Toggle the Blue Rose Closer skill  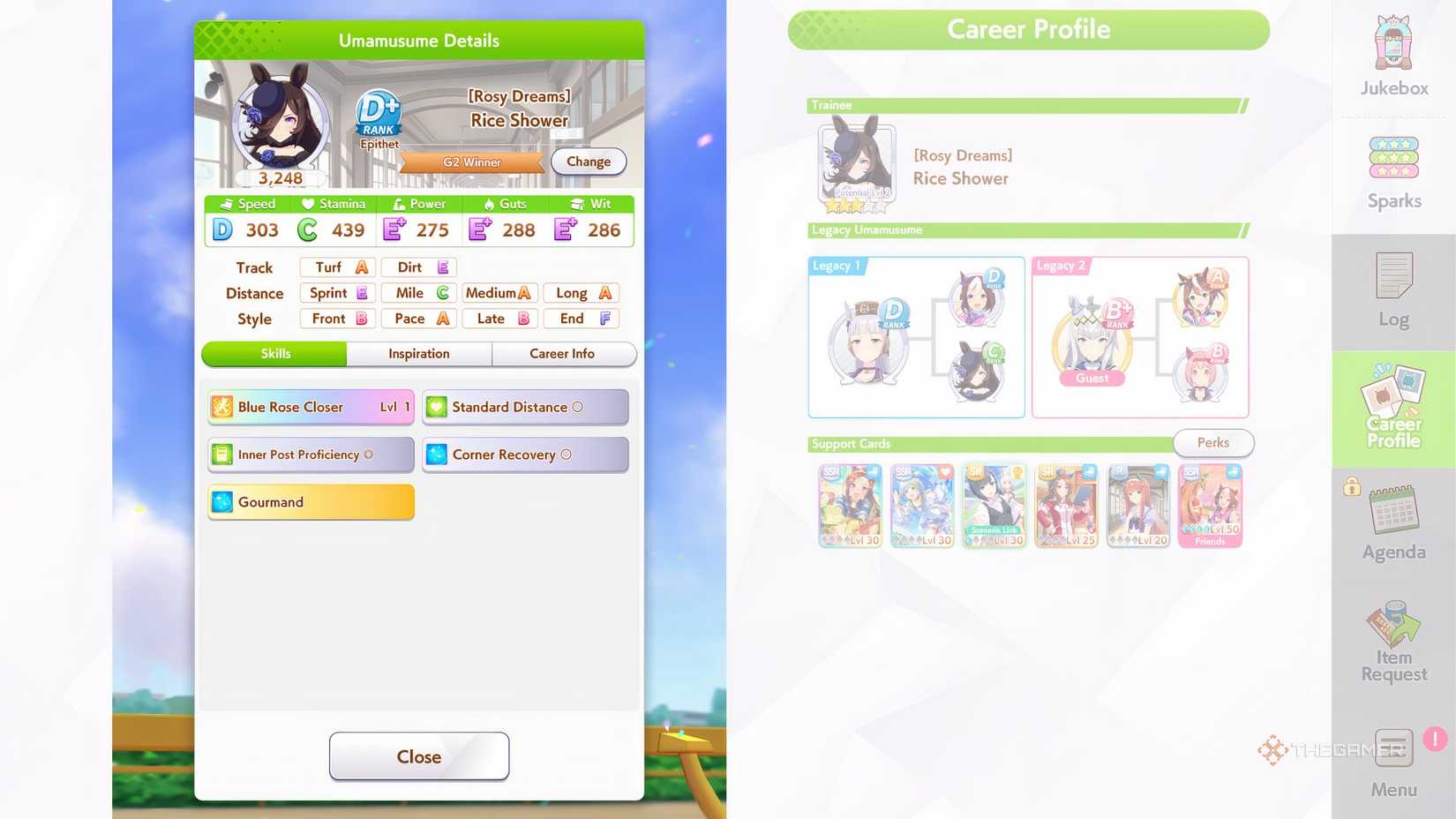pyautogui.click(x=310, y=407)
